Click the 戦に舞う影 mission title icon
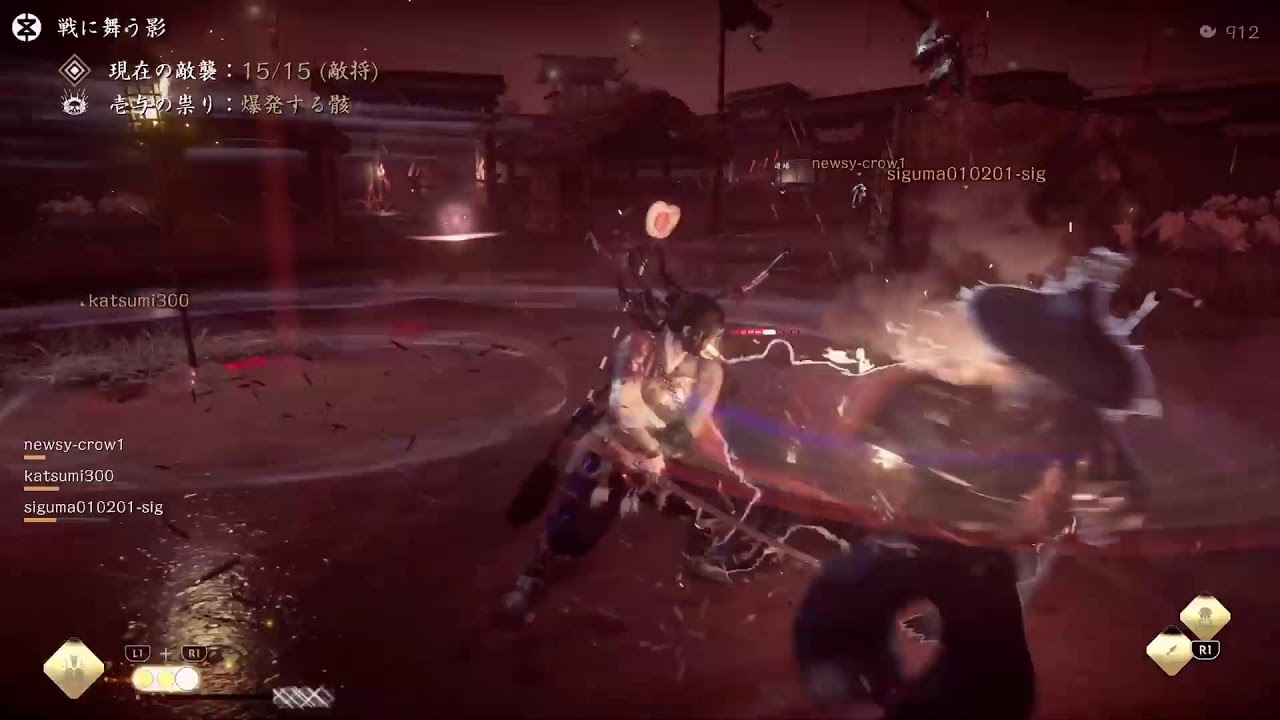Image resolution: width=1280 pixels, height=720 pixels. coord(27,28)
